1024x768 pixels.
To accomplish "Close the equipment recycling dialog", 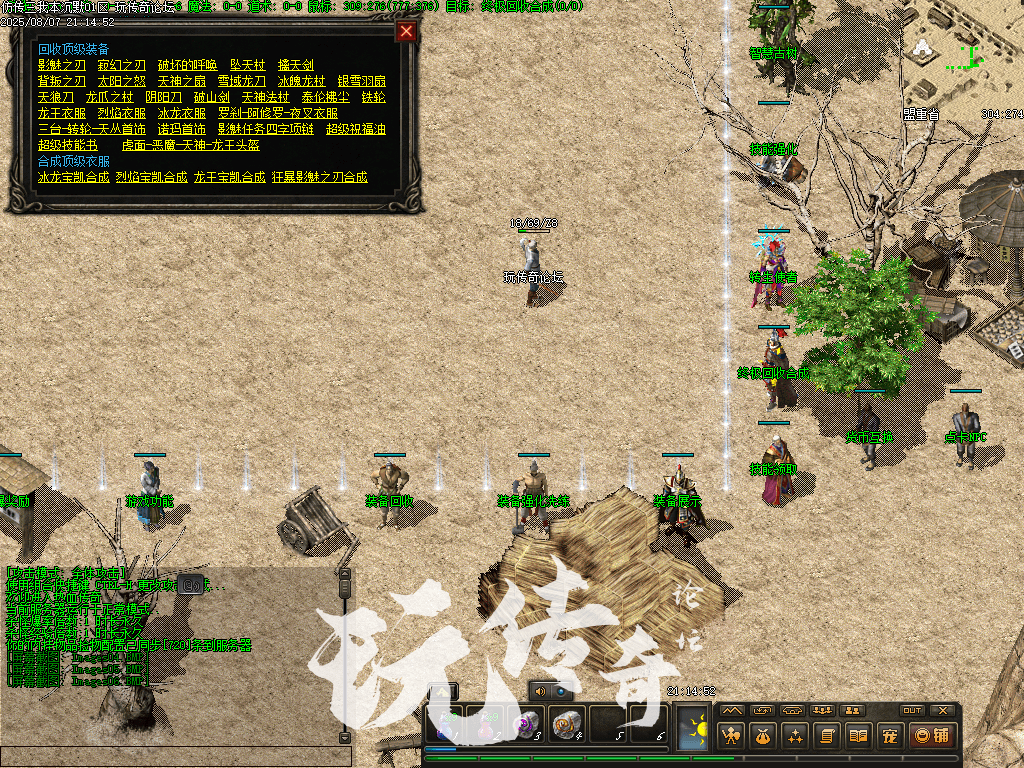I will point(406,31).
